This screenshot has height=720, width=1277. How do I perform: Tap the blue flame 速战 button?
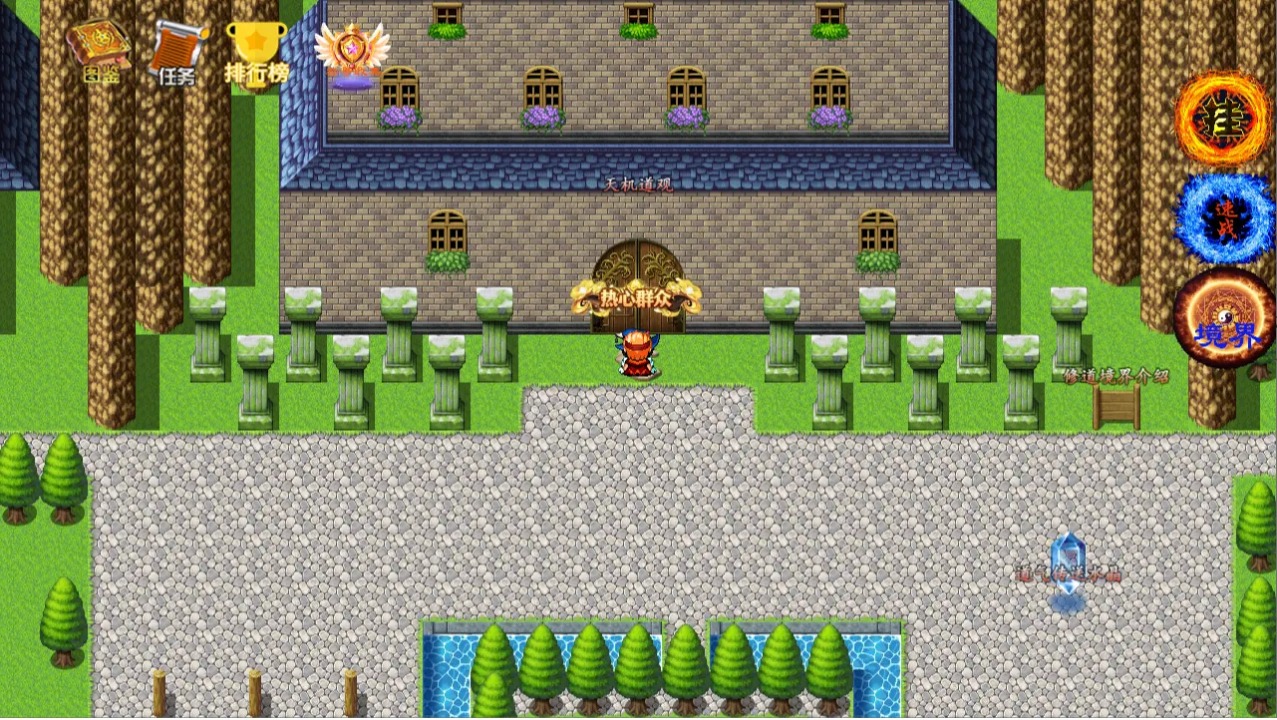[1224, 218]
